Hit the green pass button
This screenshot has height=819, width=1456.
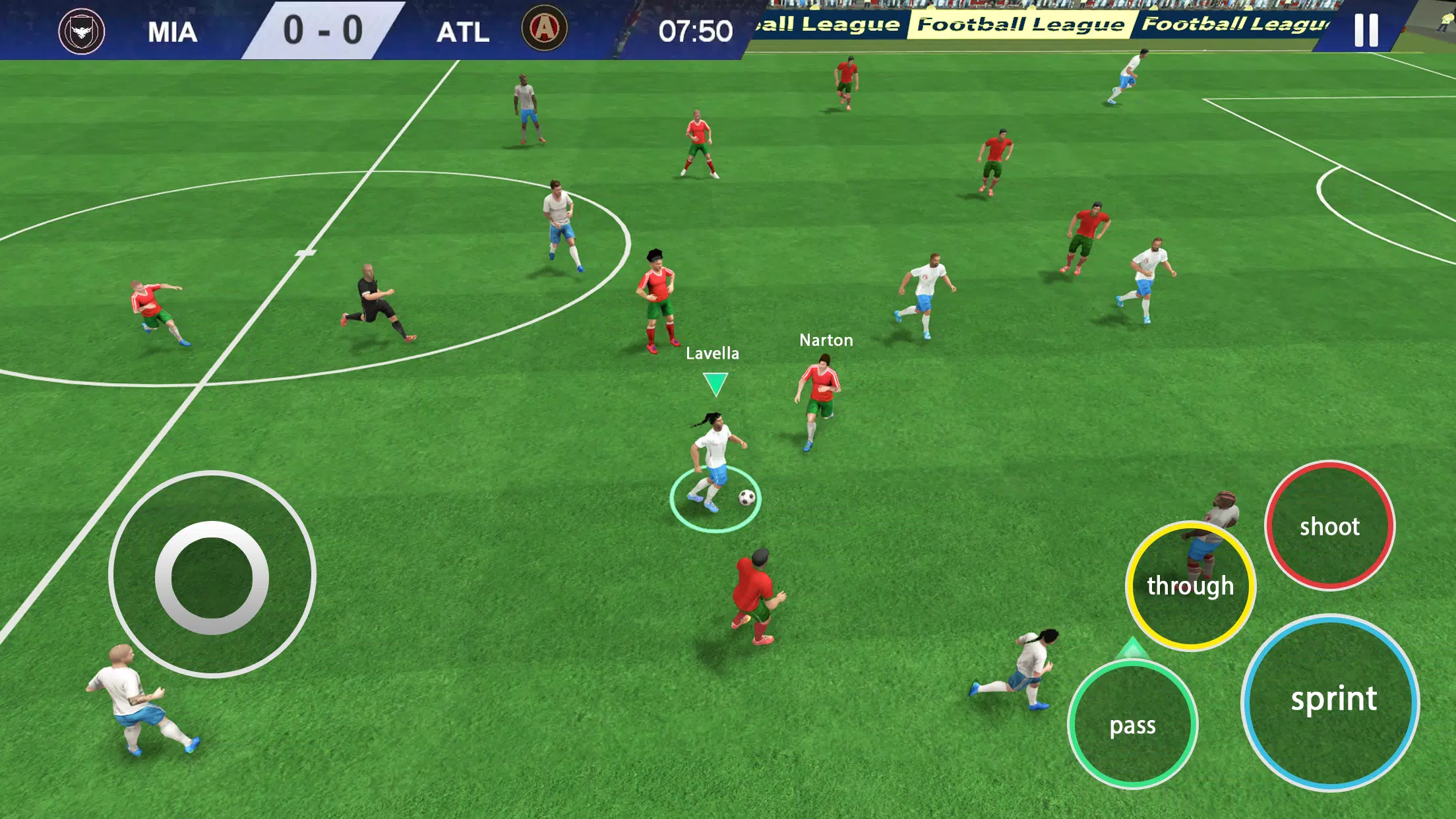(1132, 725)
